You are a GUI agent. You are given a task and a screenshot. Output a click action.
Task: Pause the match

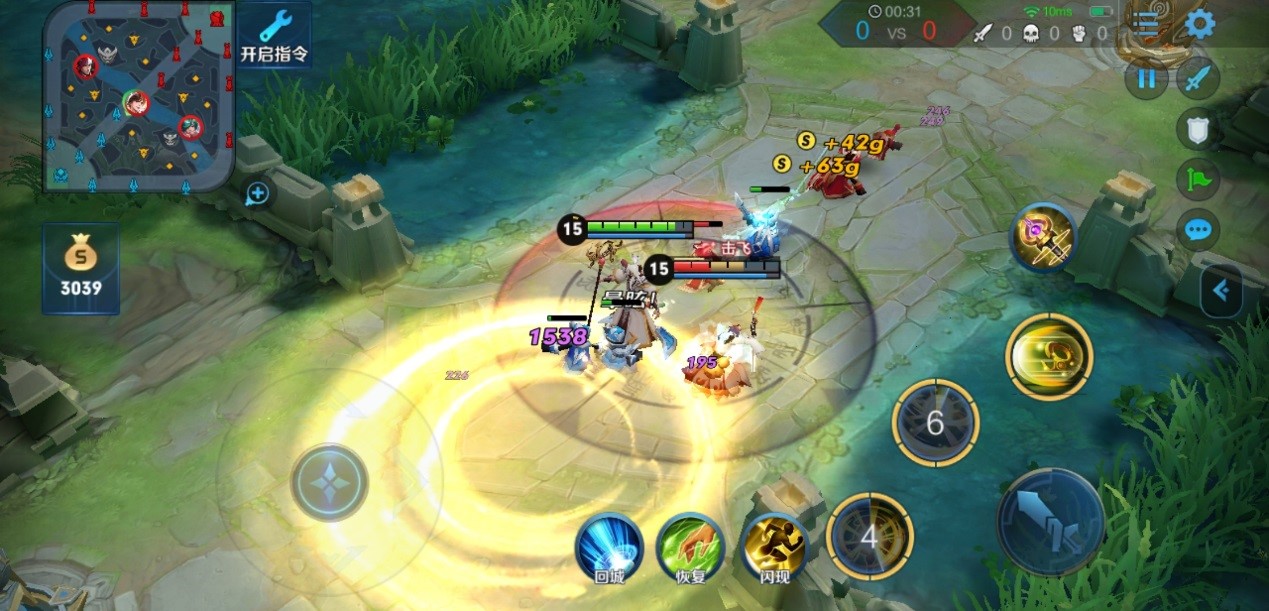click(x=1146, y=79)
